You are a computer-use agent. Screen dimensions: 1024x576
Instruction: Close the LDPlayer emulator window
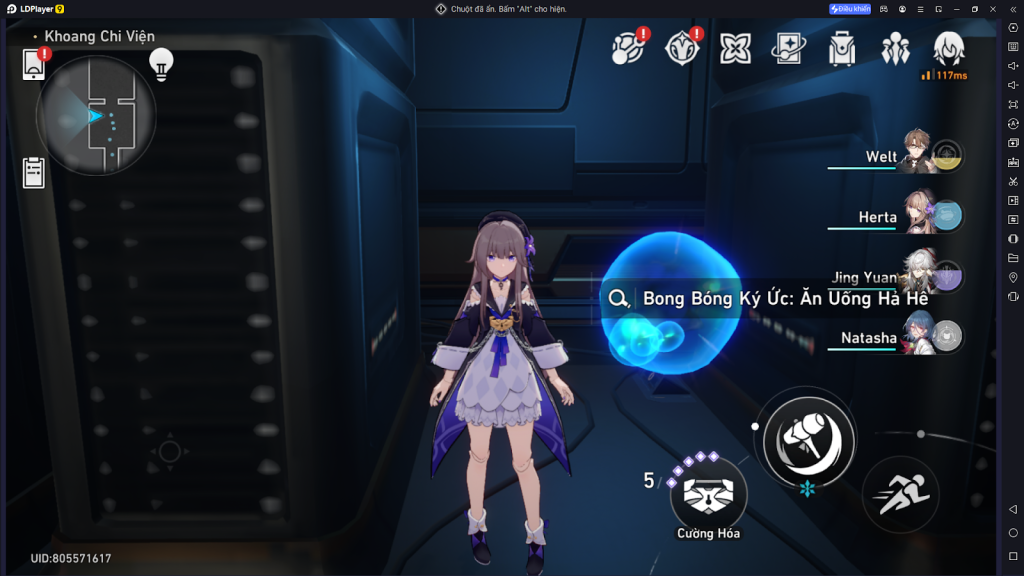click(993, 9)
